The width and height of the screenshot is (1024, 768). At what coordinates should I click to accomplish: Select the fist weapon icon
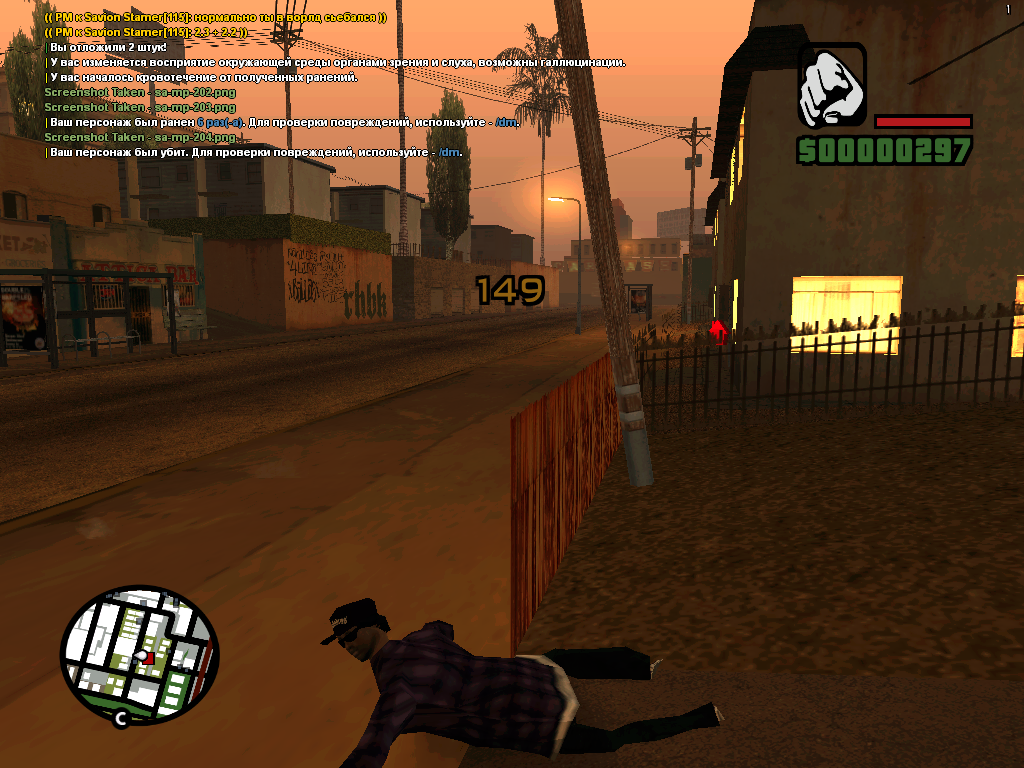[832, 86]
